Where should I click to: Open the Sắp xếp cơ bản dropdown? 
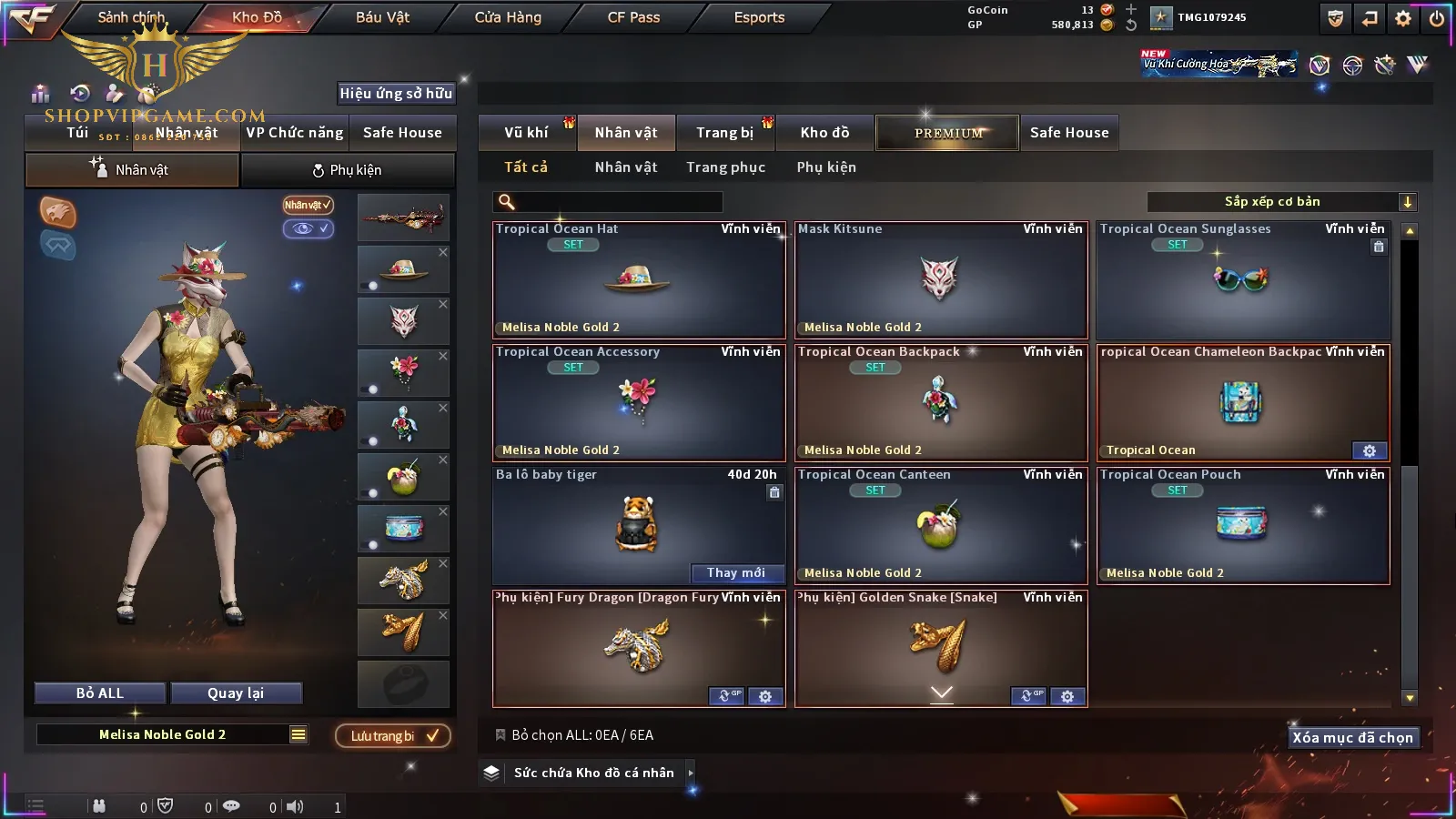pyautogui.click(x=1281, y=202)
